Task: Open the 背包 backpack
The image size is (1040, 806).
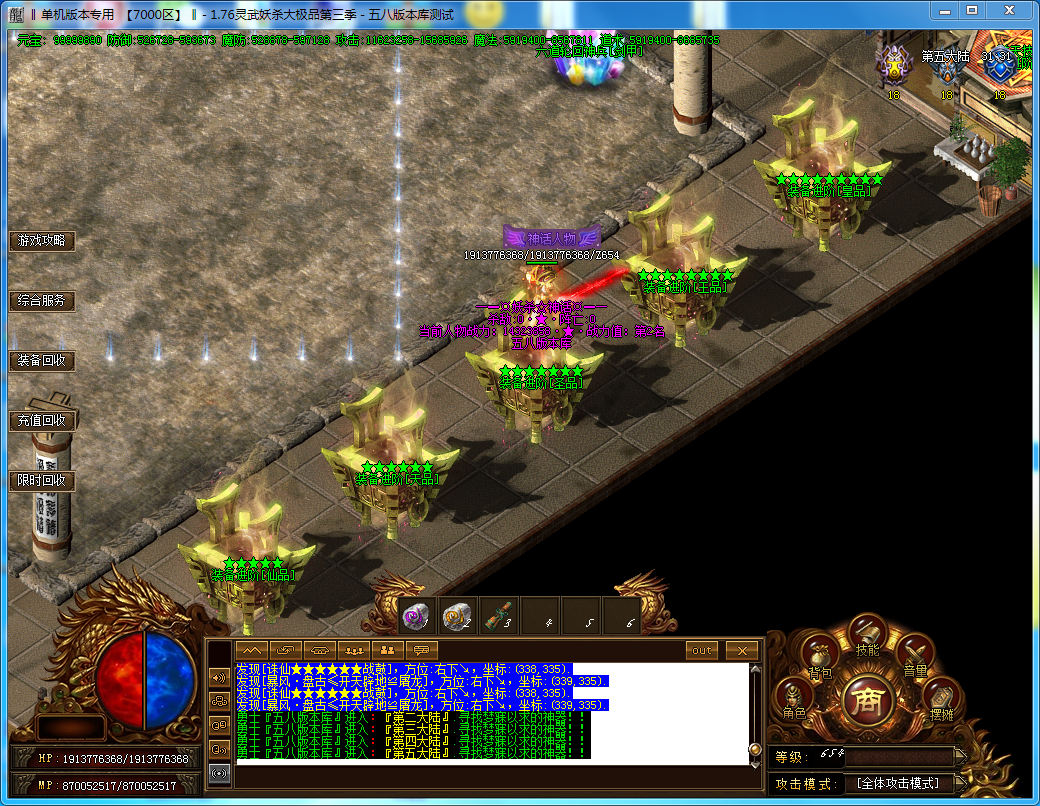Action: (x=819, y=659)
